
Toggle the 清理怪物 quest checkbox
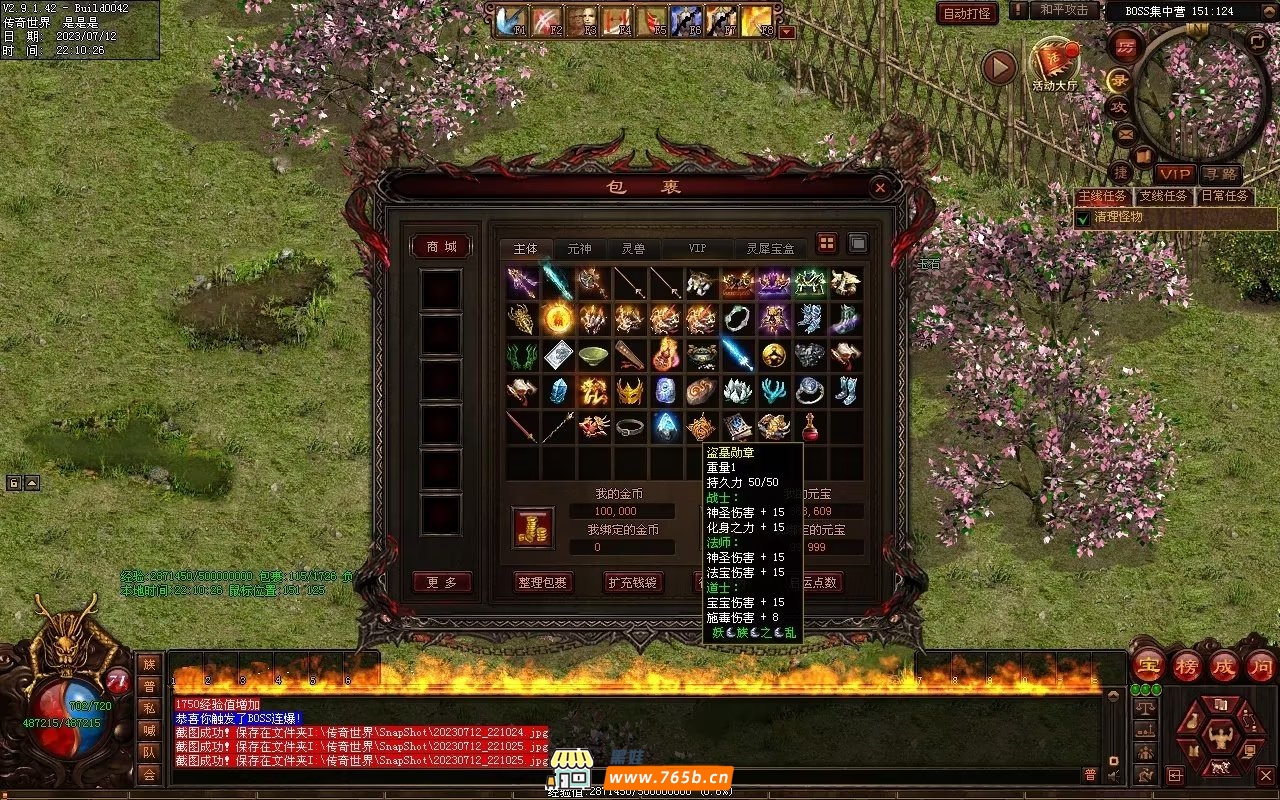coord(1082,218)
